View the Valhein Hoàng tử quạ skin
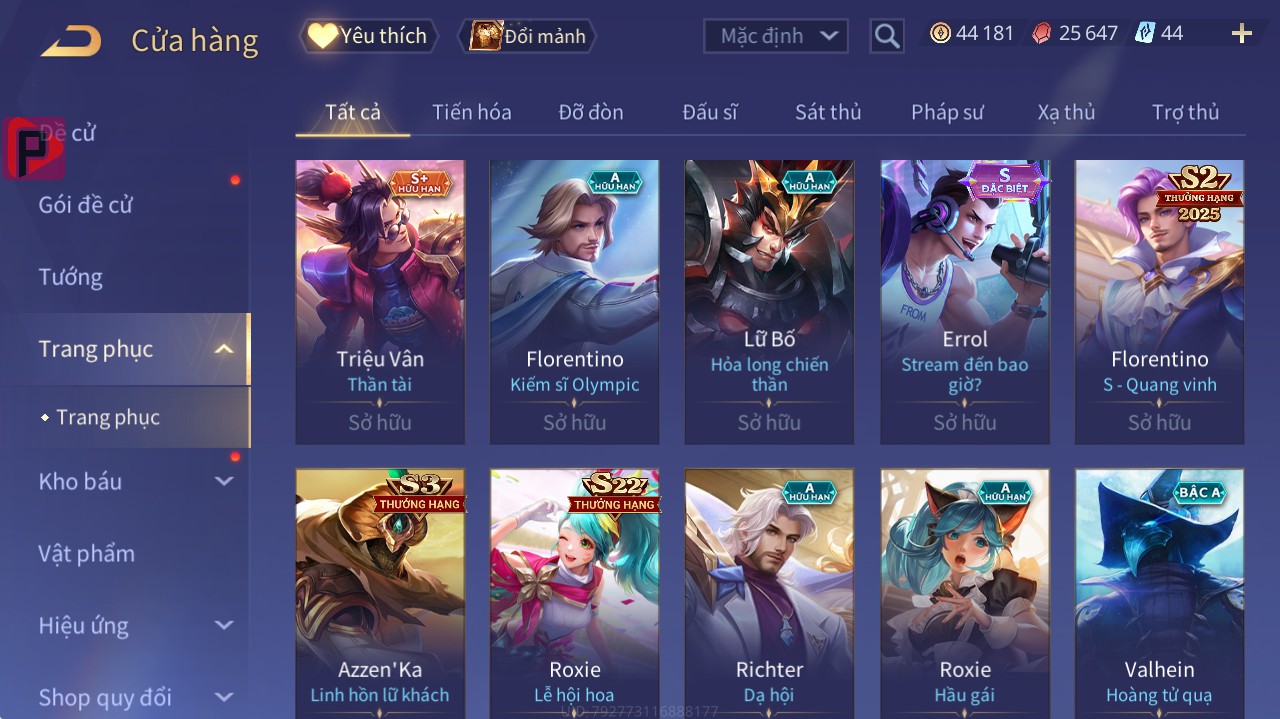The height and width of the screenshot is (719, 1280). coord(1159,590)
